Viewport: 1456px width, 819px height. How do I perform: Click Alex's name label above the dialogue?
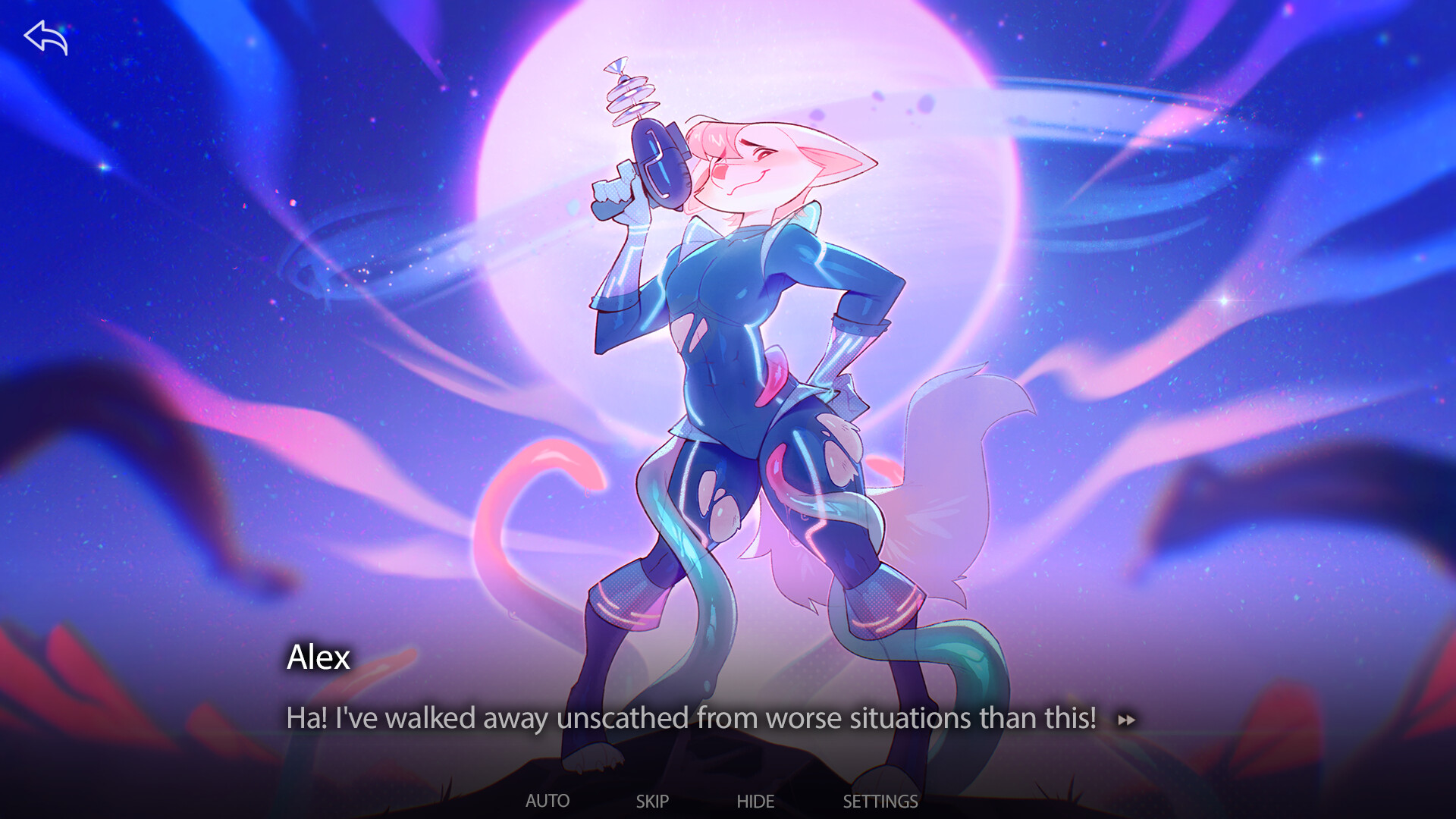click(318, 658)
